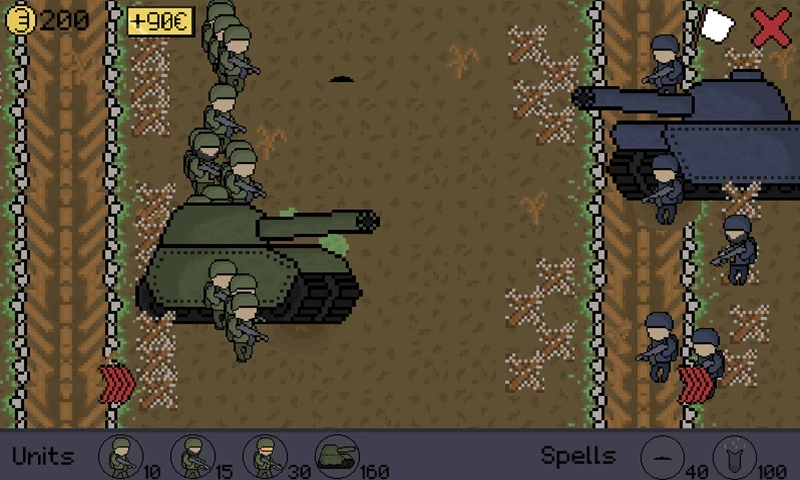Click the yellow +90€ income badge
The height and width of the screenshot is (480, 800).
click(160, 22)
